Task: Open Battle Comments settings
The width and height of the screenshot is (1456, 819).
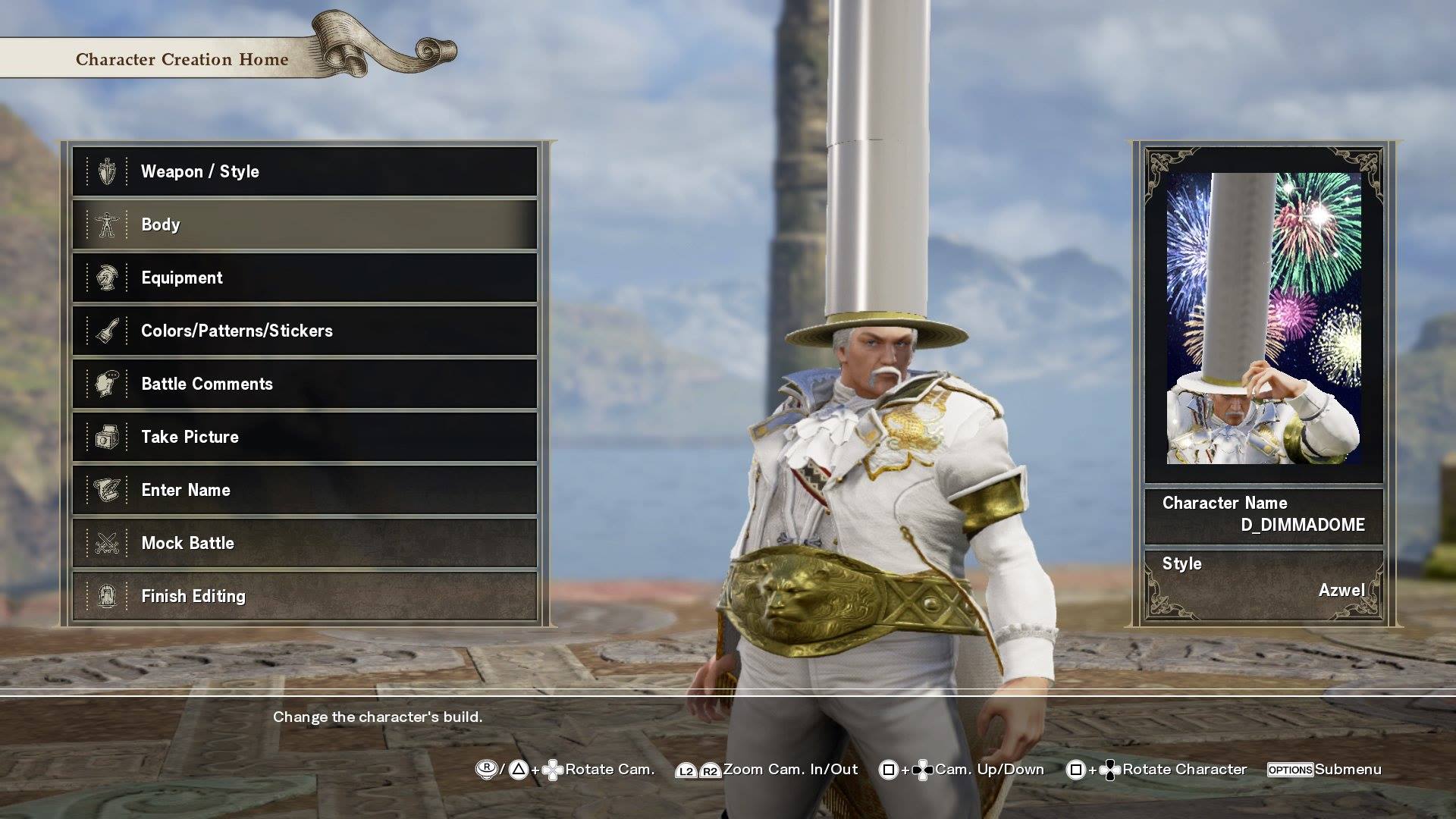Action: click(x=304, y=384)
